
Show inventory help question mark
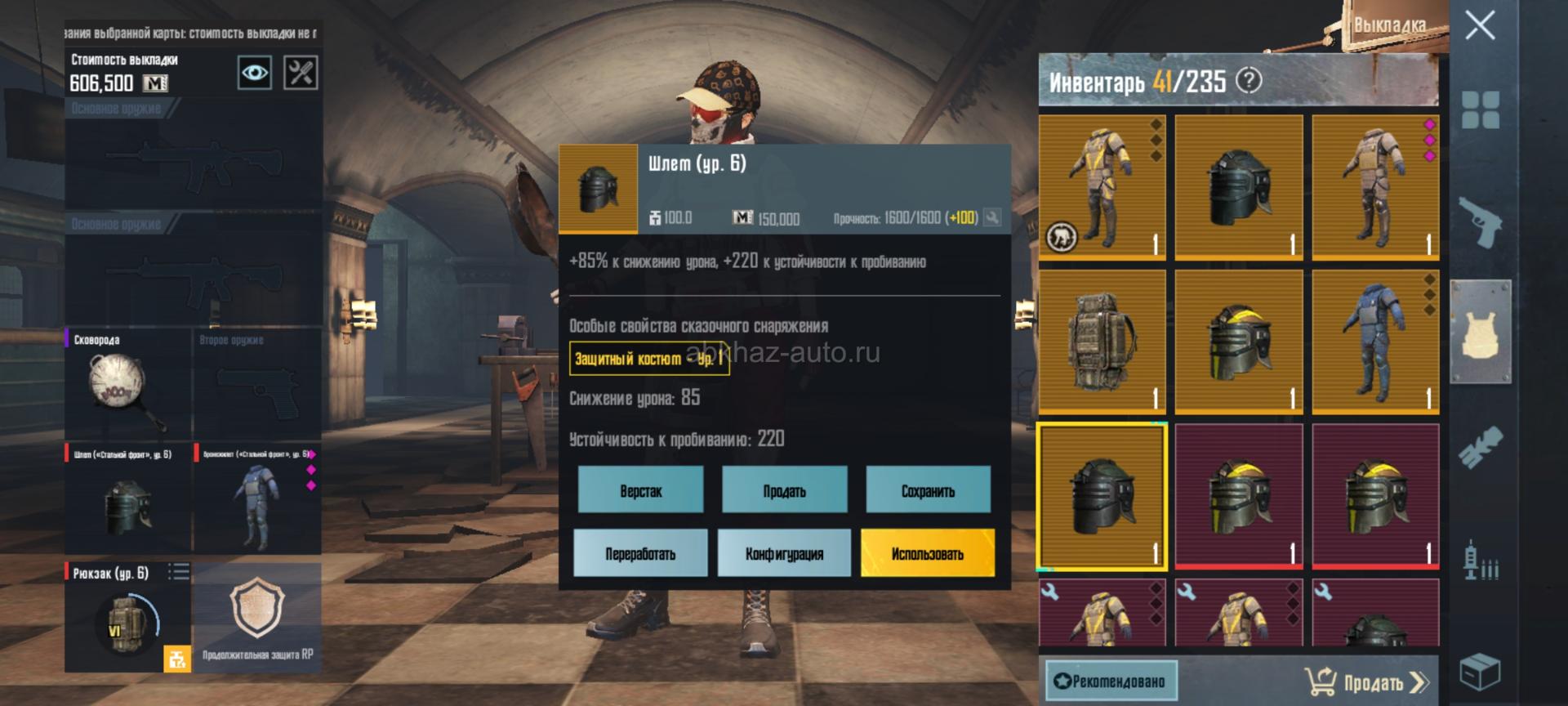(x=1249, y=80)
